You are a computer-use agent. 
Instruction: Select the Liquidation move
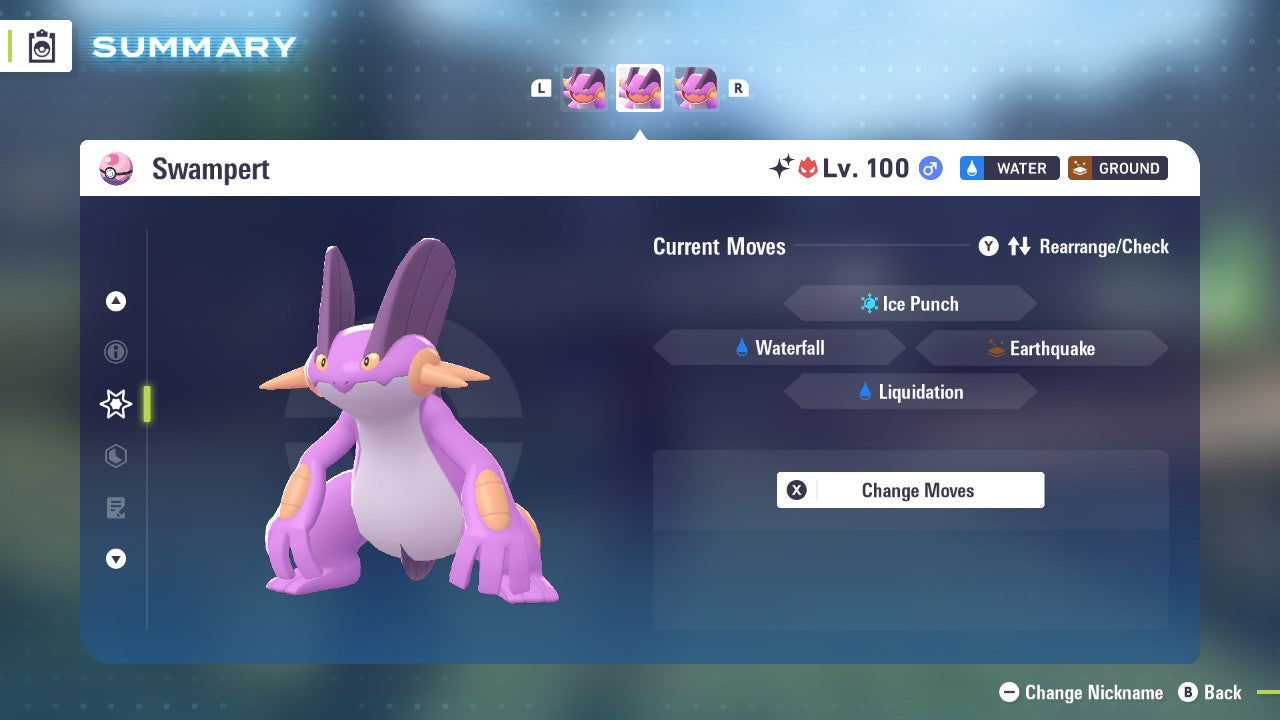(910, 391)
